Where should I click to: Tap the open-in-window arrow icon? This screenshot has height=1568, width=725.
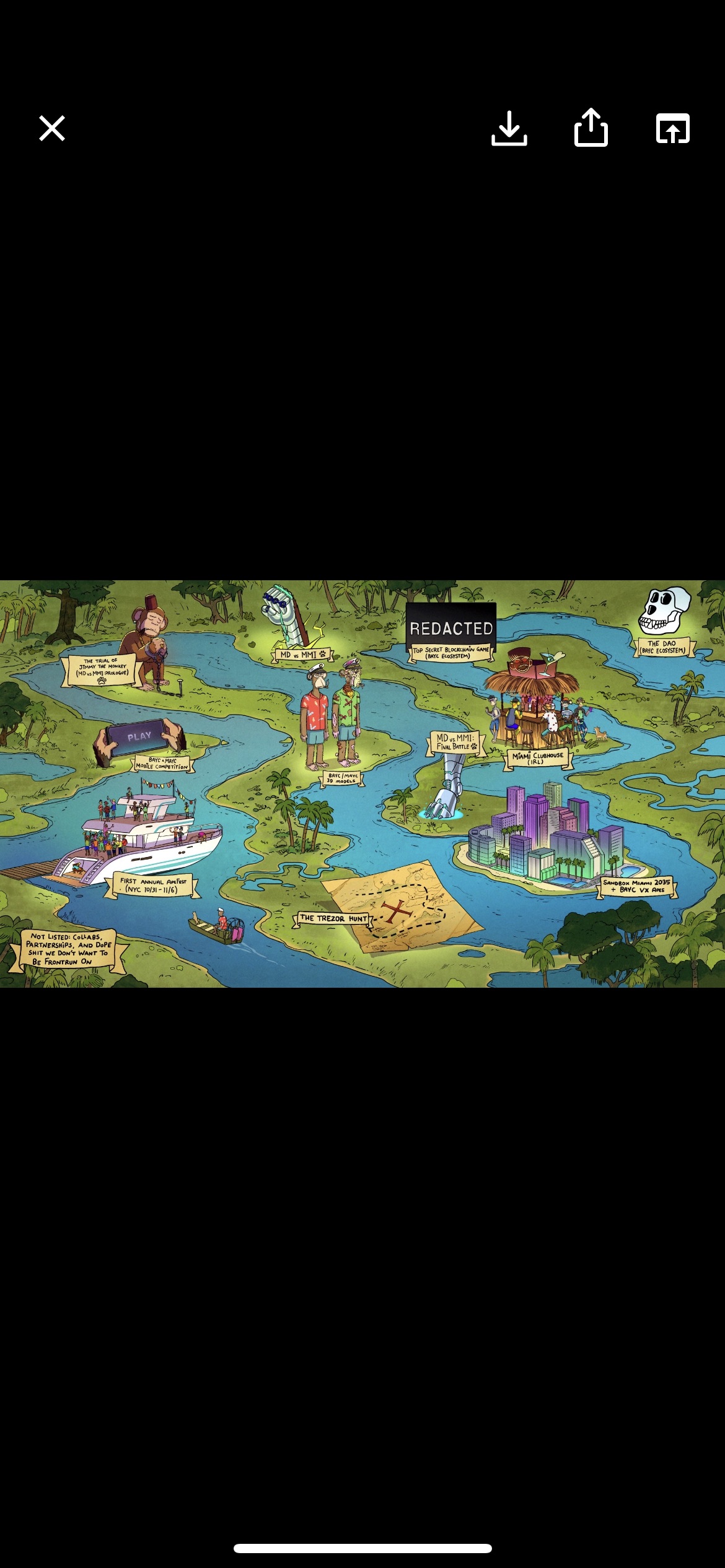point(672,129)
